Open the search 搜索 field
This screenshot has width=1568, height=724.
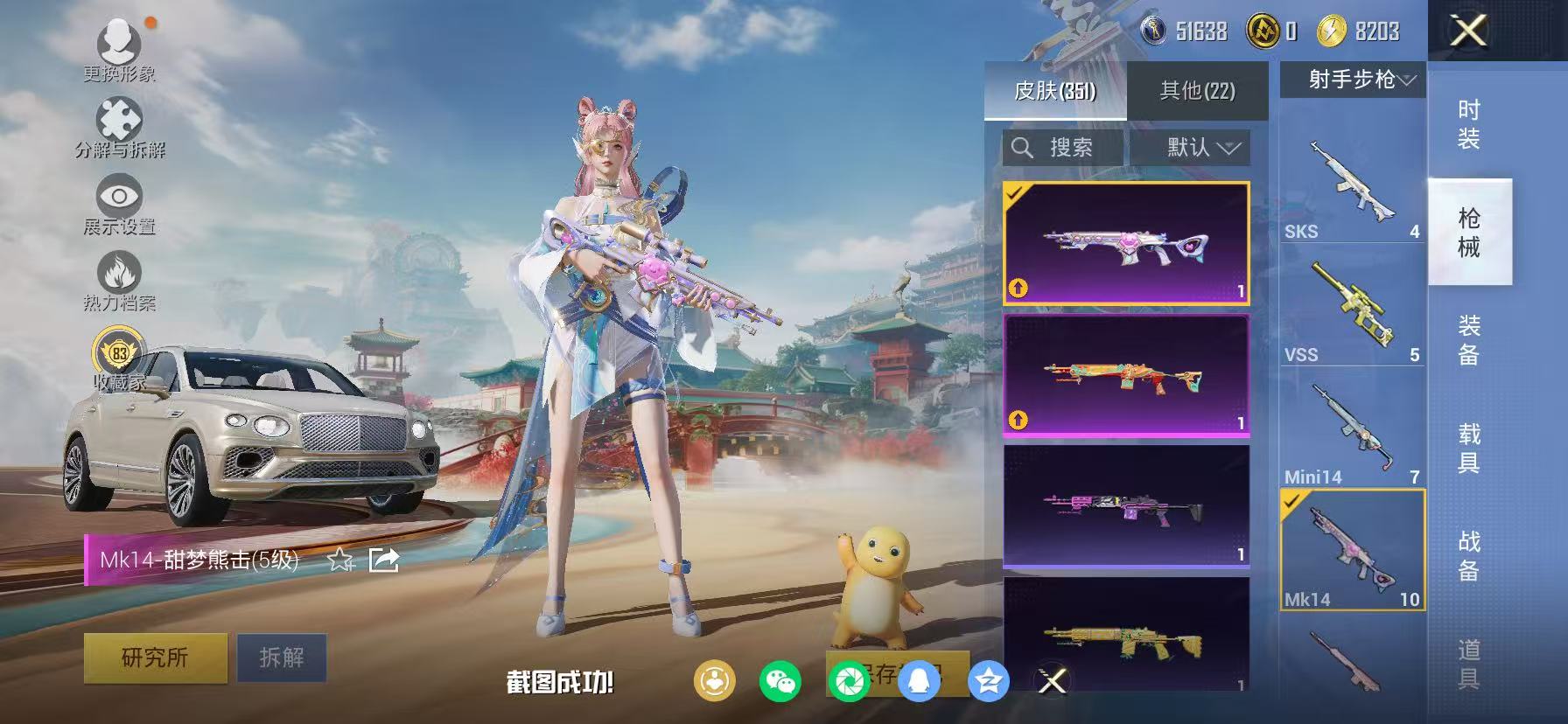tap(1063, 147)
